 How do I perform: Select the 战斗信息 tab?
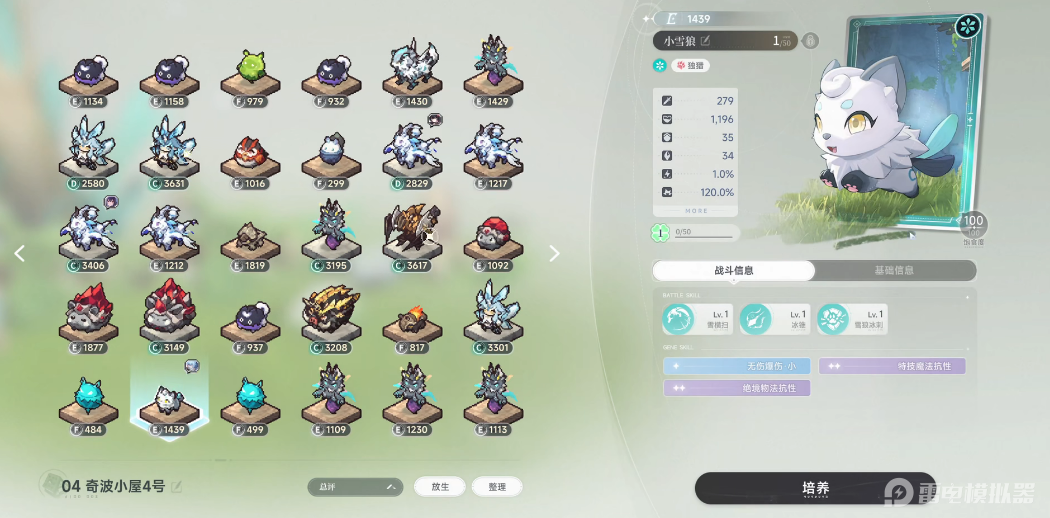(x=733, y=270)
